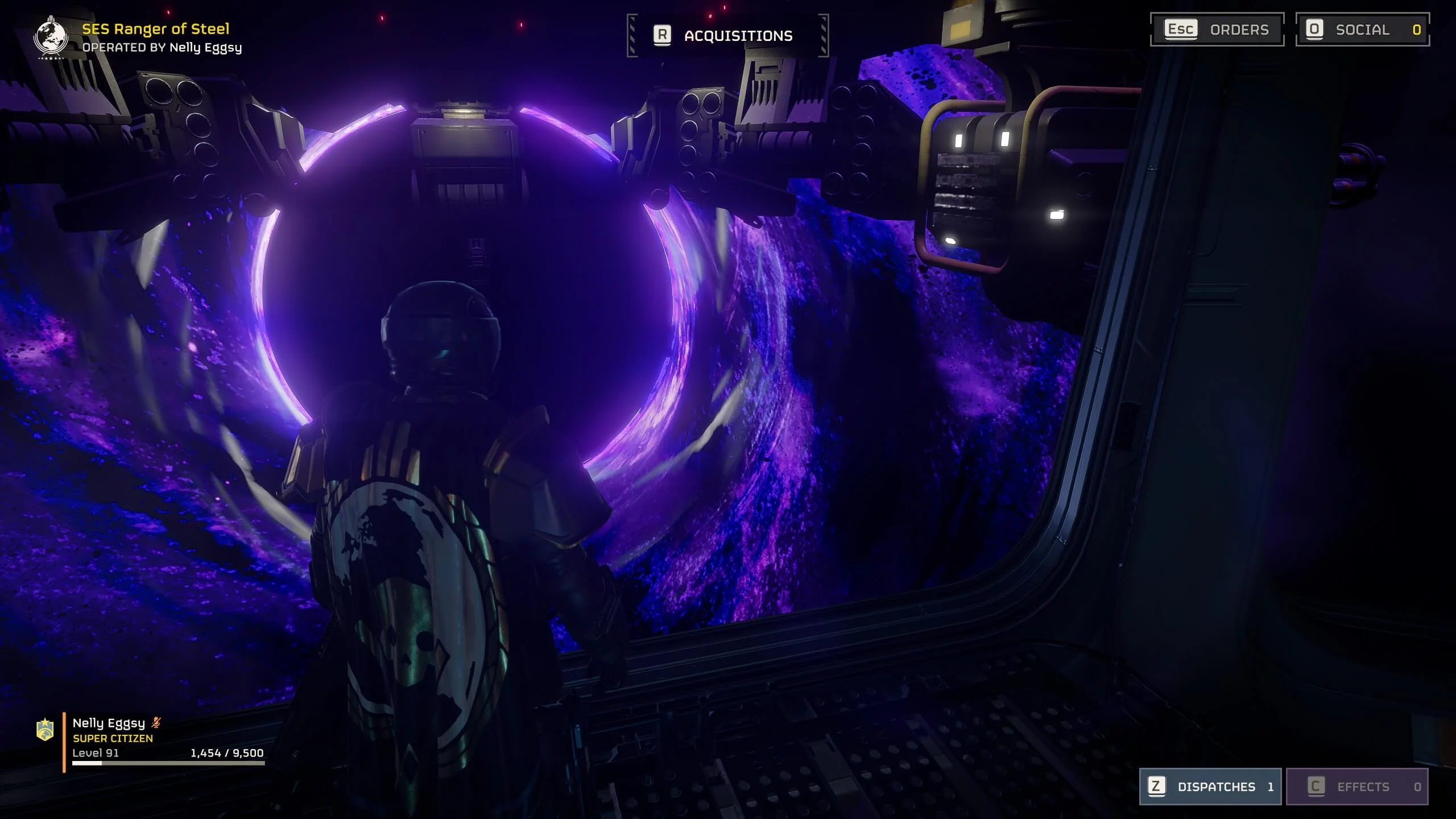Open the Social menu
Screen dimensions: 1456x819
pyautogui.click(x=1362, y=30)
